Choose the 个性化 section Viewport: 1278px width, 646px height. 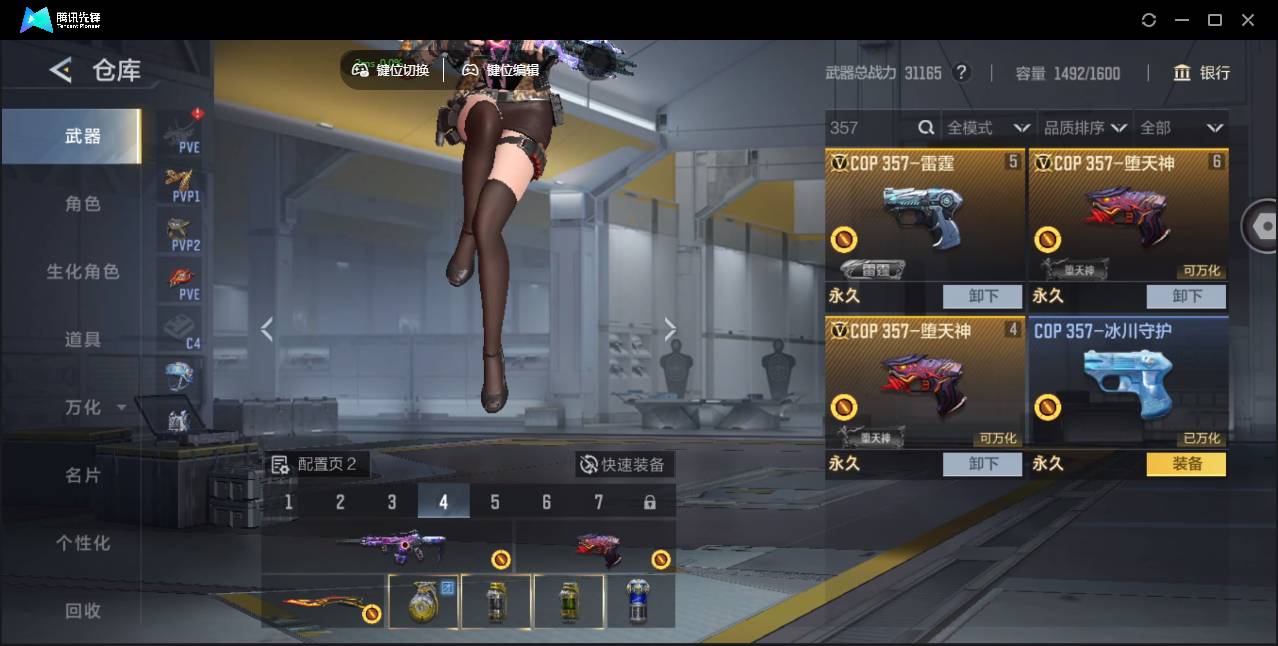[x=83, y=543]
